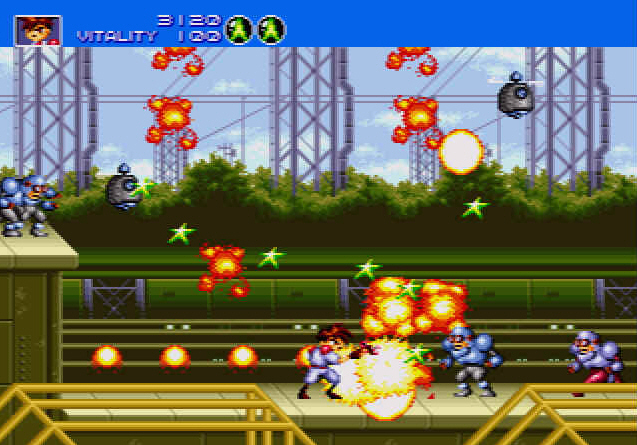Click the red-haired player portrait
The image size is (637, 445).
[37, 29]
